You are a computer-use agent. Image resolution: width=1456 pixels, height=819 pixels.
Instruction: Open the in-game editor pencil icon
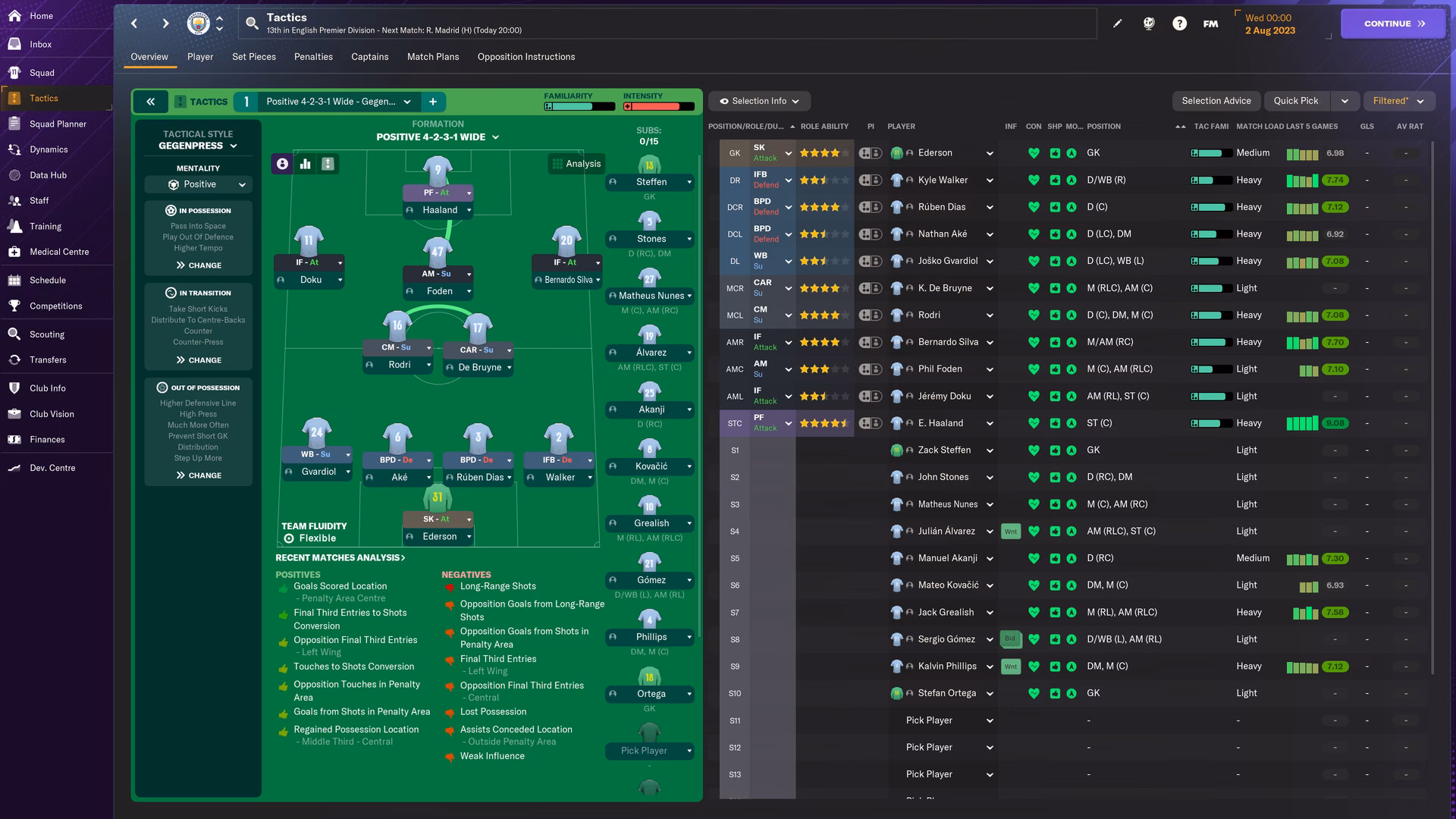(x=1117, y=24)
